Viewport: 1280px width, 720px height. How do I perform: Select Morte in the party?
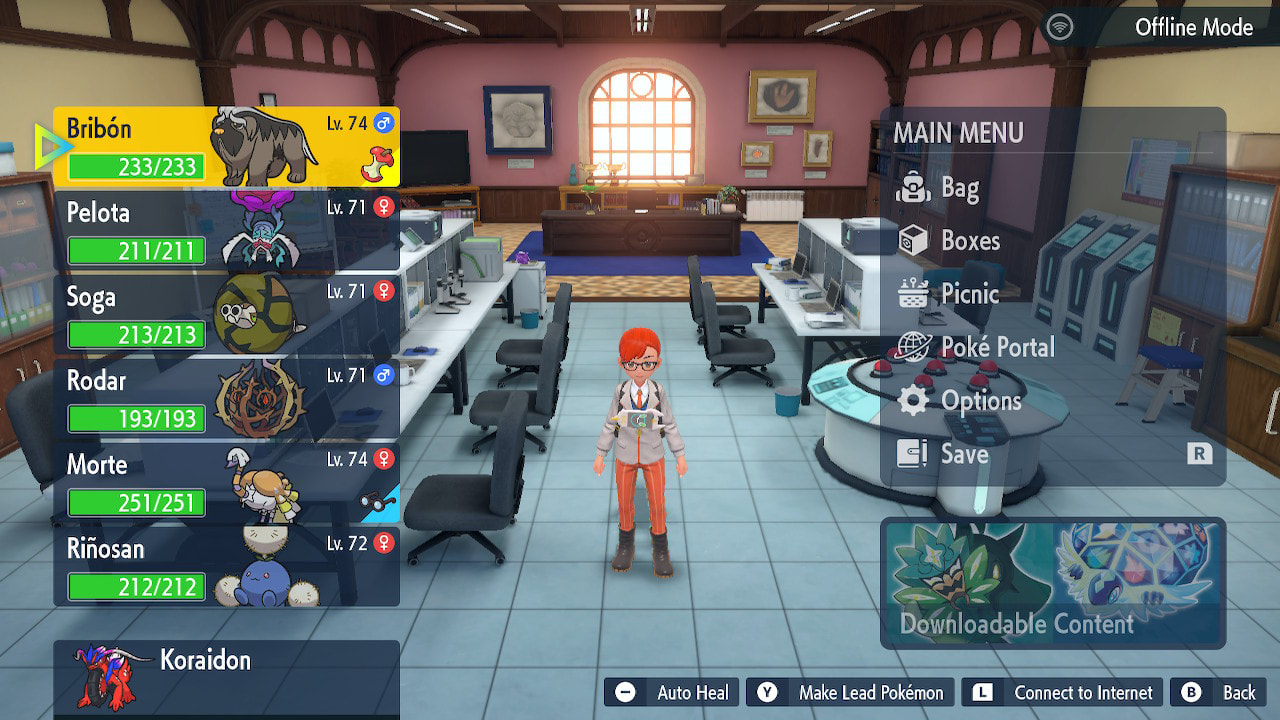(226, 483)
